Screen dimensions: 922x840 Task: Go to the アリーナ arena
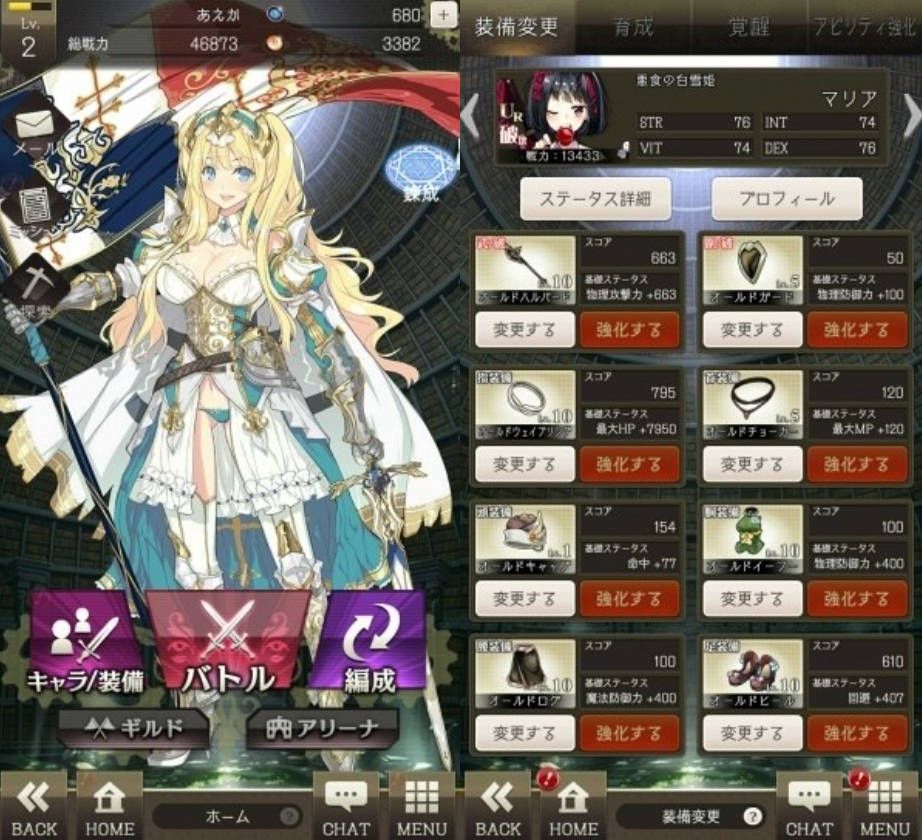point(322,728)
